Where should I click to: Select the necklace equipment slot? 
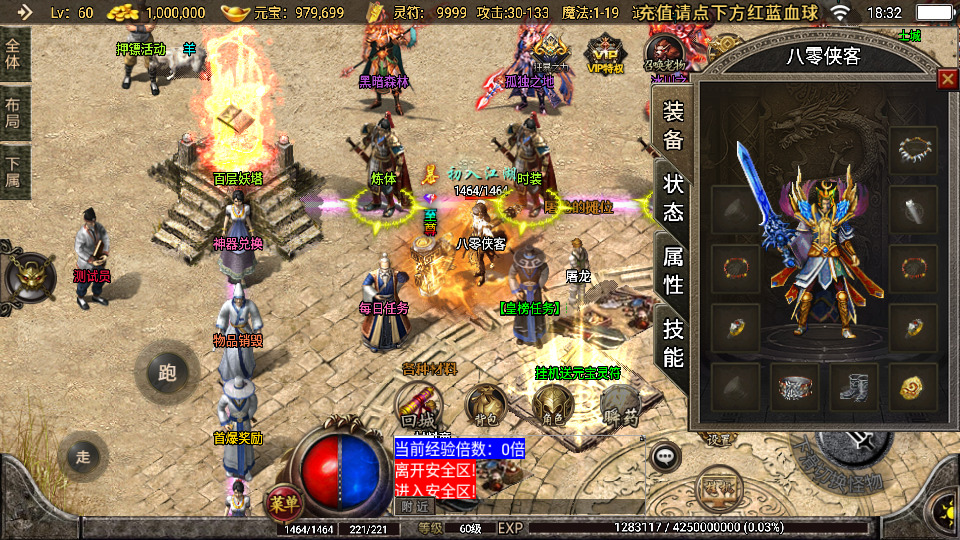point(913,150)
